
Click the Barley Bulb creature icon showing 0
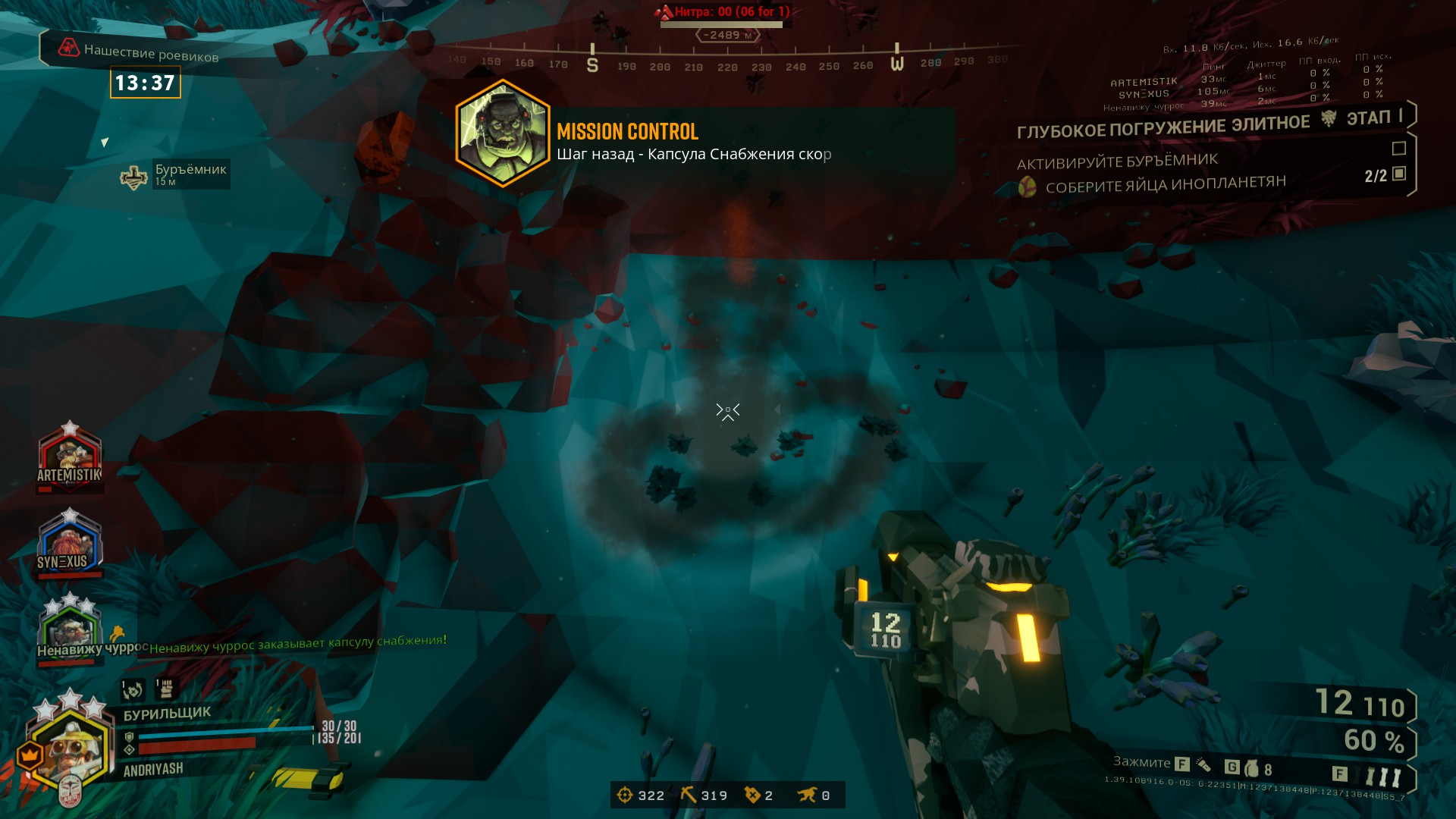tap(810, 795)
